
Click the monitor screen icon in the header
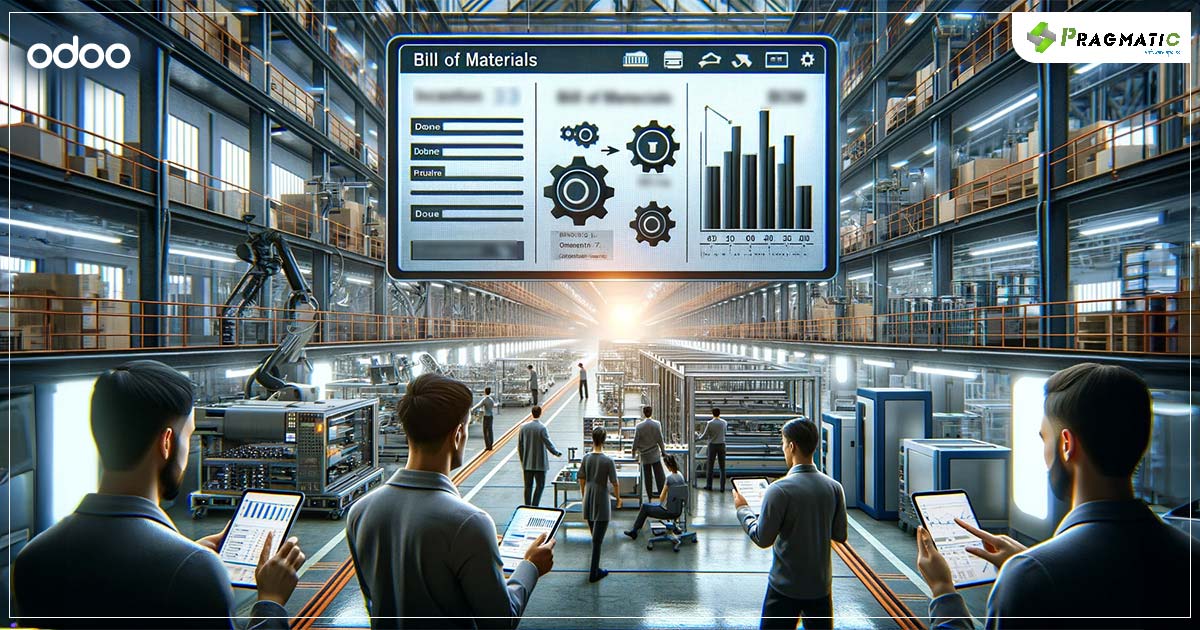pyautogui.click(x=776, y=60)
